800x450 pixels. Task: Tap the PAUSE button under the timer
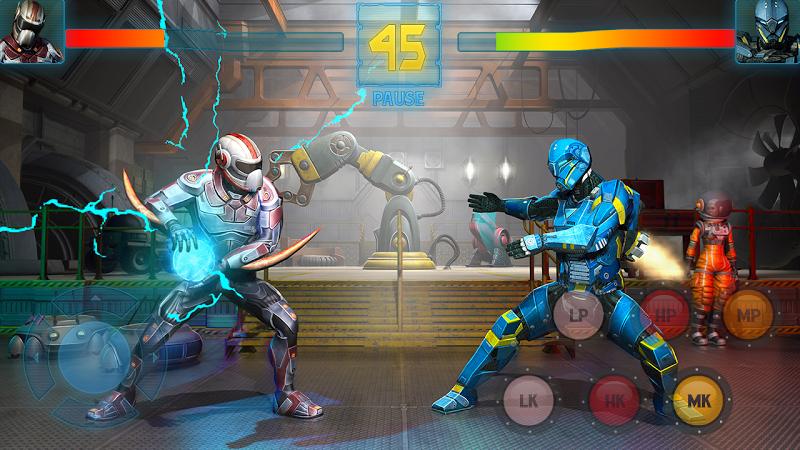[400, 98]
